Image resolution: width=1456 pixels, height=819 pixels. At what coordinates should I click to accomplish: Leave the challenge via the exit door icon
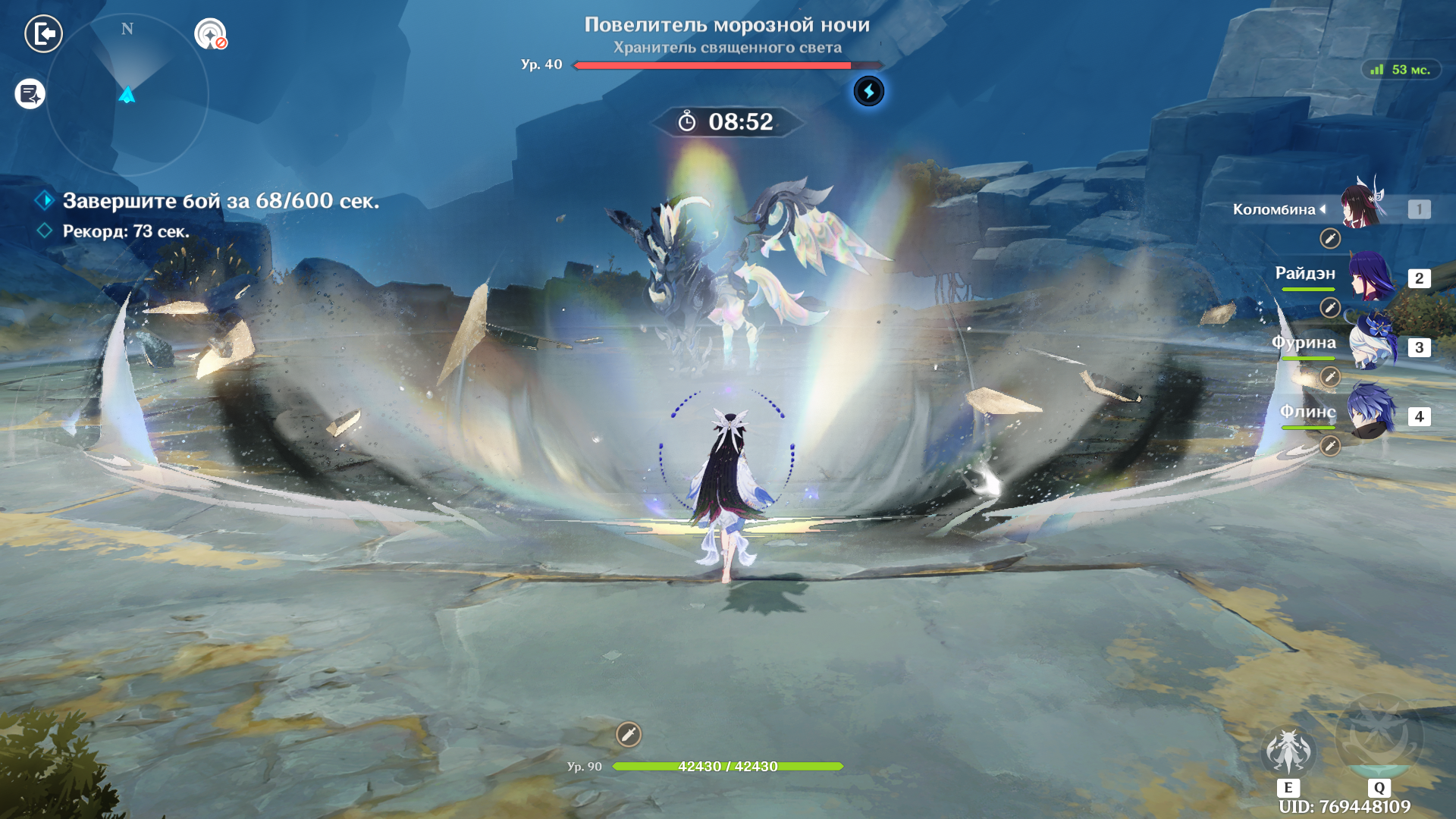[x=43, y=34]
